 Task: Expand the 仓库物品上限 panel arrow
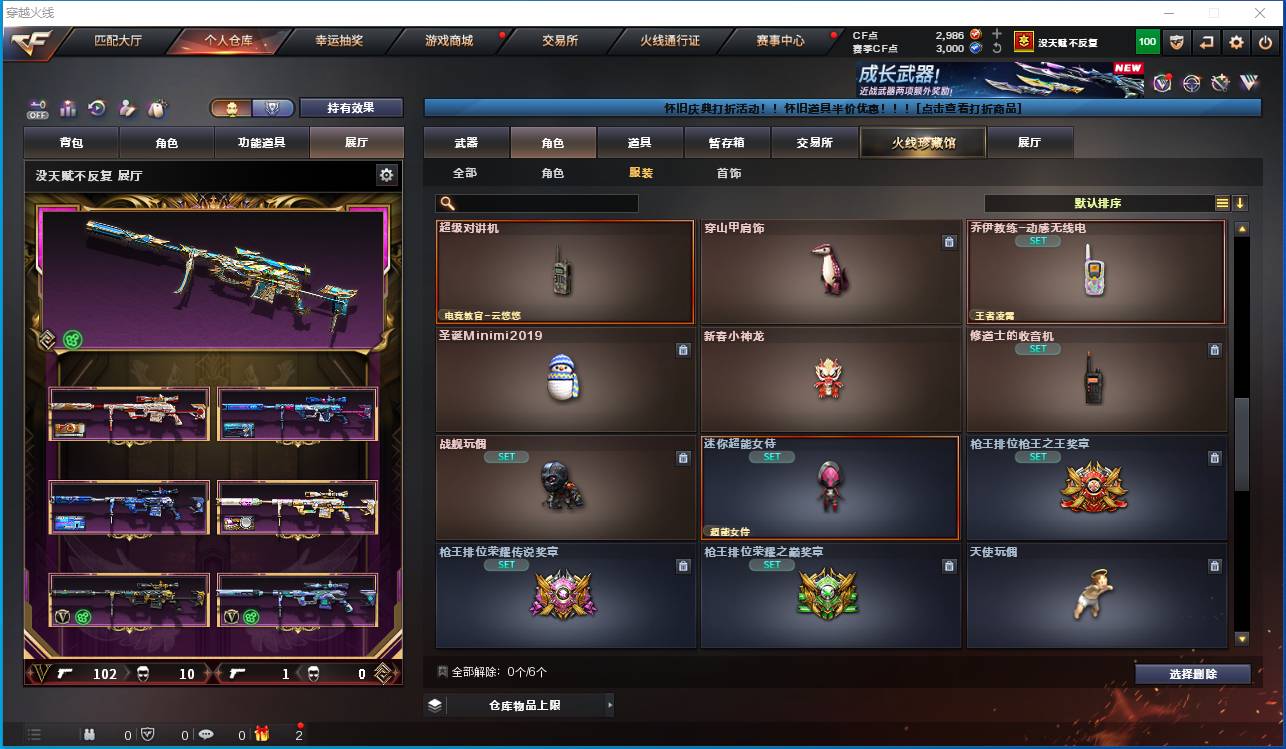click(x=610, y=704)
